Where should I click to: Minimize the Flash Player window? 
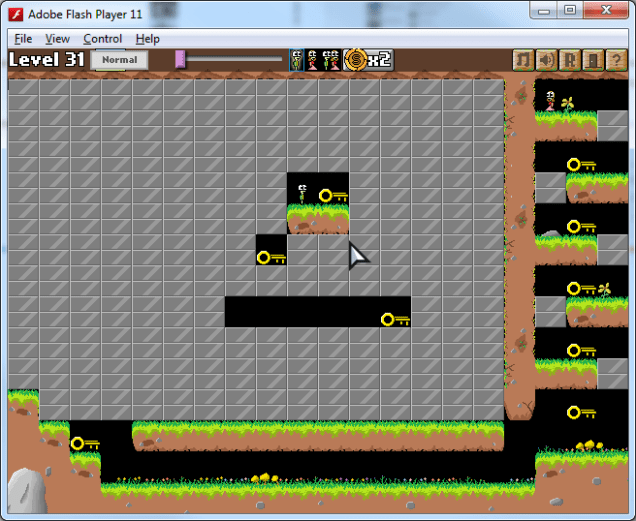545,10
